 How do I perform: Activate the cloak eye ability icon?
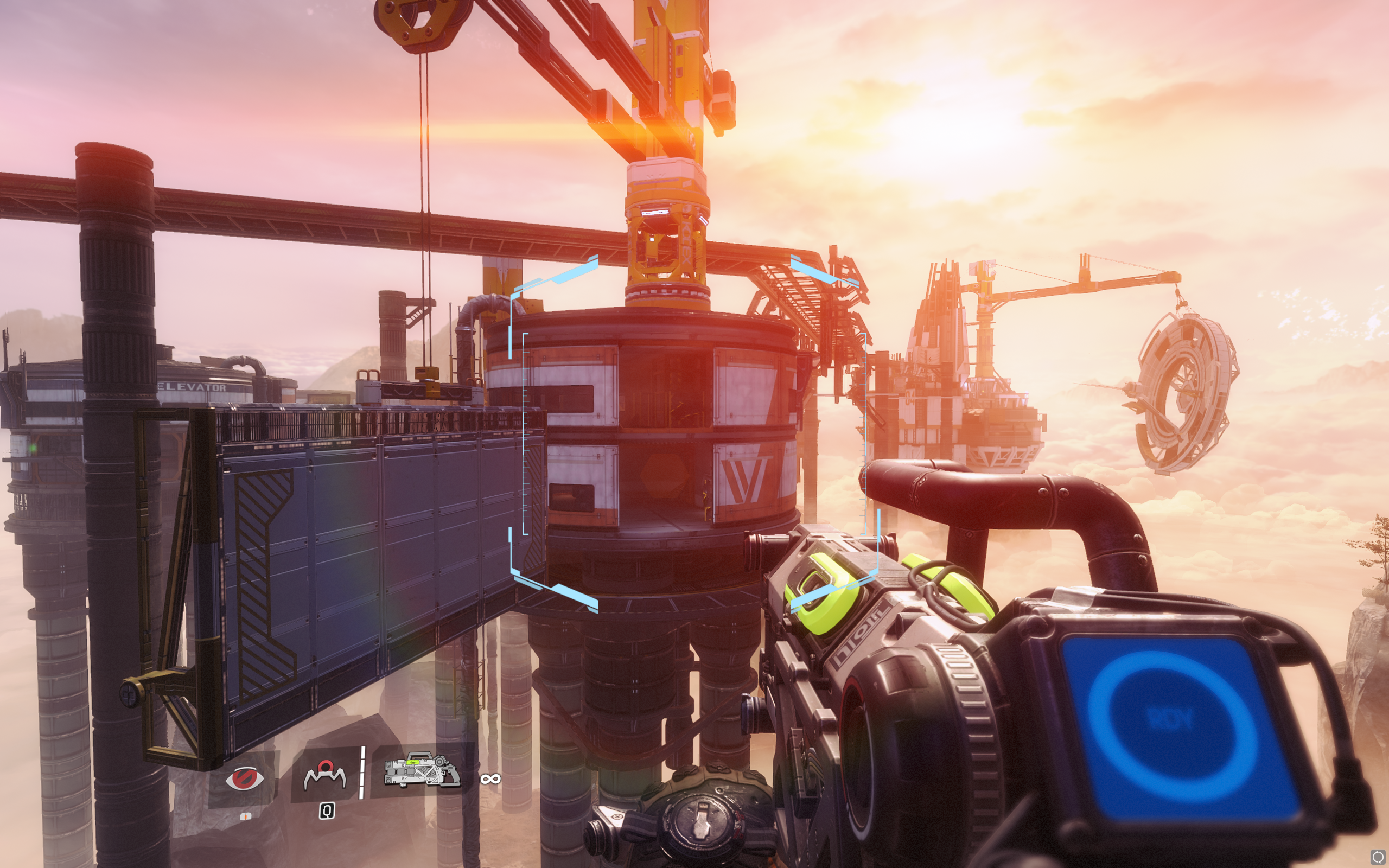coord(245,779)
